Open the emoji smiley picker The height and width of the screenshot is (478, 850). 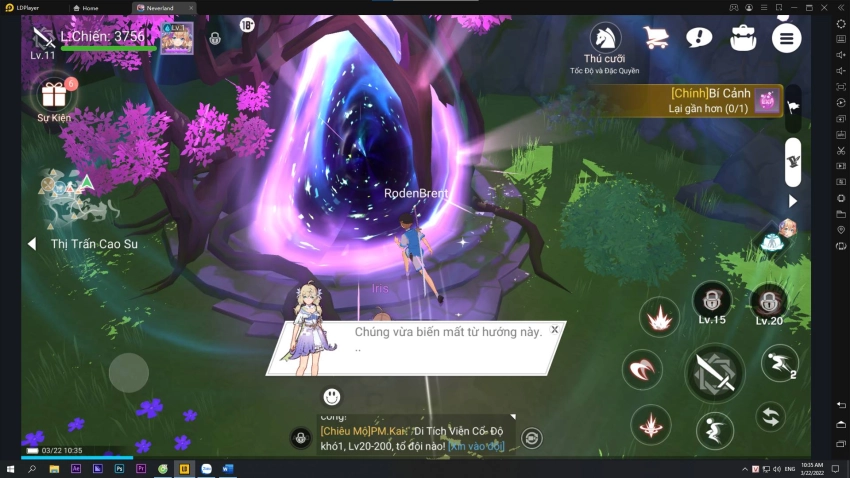pyautogui.click(x=331, y=397)
